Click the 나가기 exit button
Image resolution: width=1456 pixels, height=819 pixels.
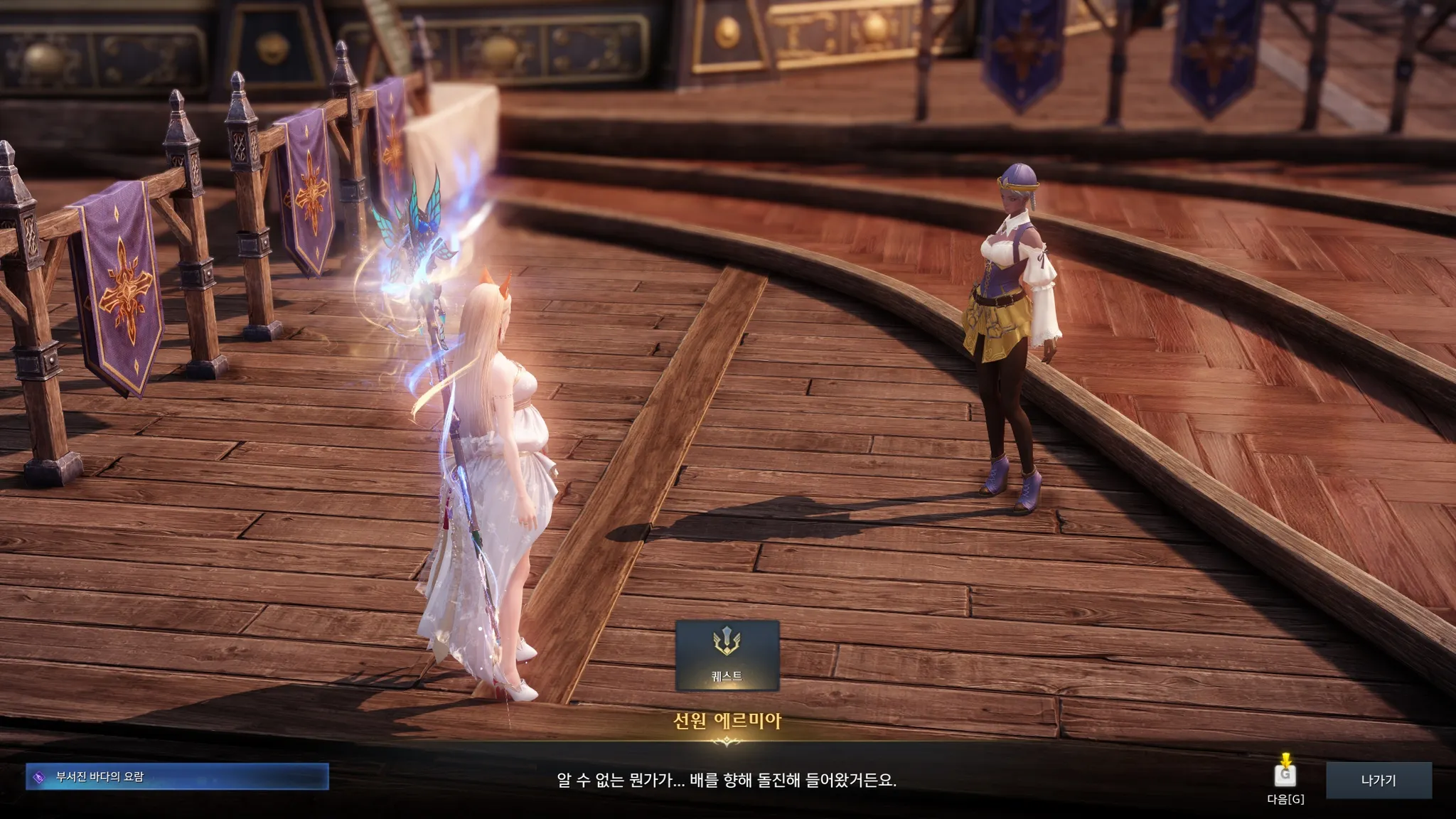click(x=1378, y=781)
